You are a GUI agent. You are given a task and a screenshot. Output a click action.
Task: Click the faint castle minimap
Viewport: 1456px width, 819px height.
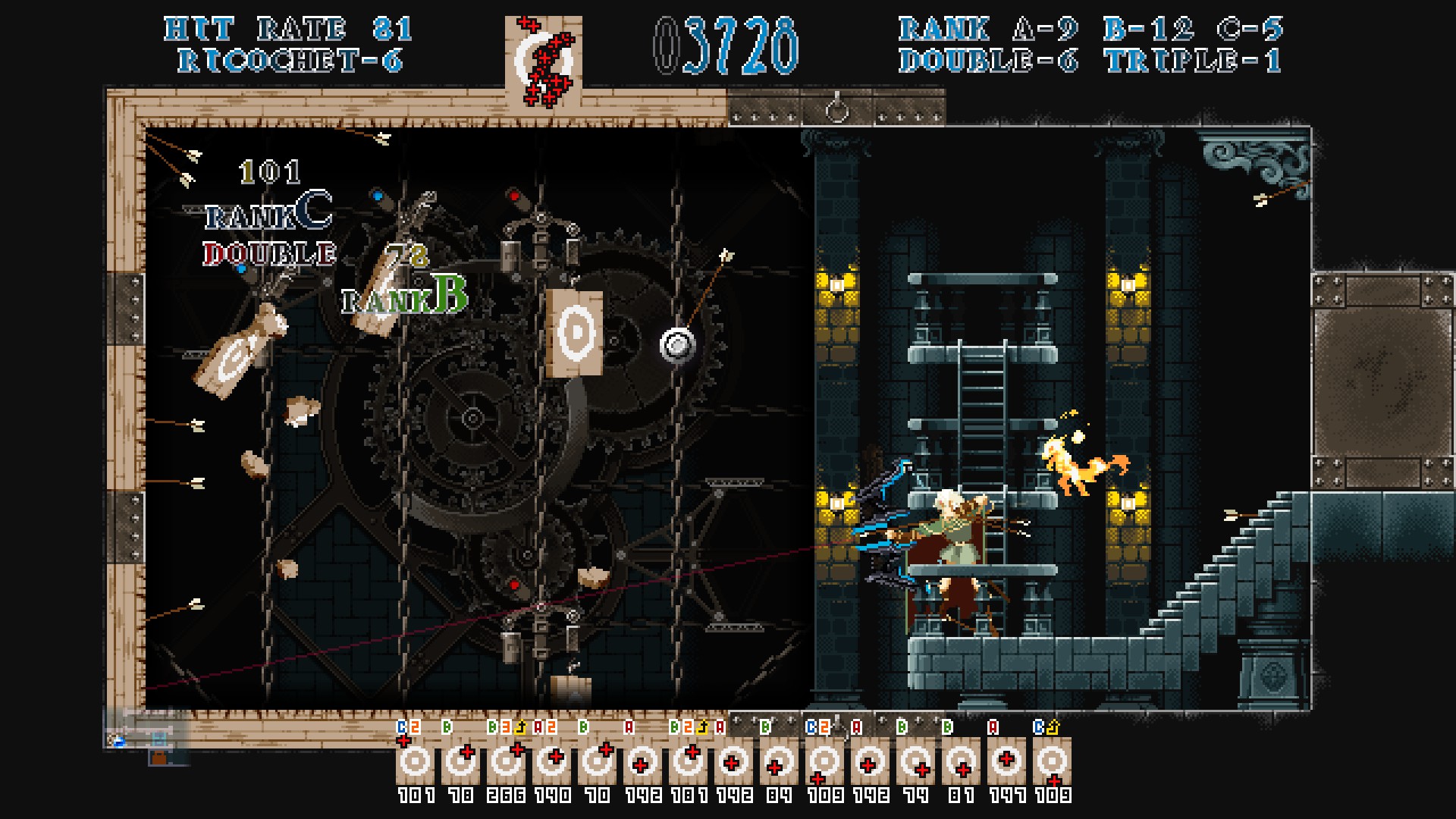point(146,737)
